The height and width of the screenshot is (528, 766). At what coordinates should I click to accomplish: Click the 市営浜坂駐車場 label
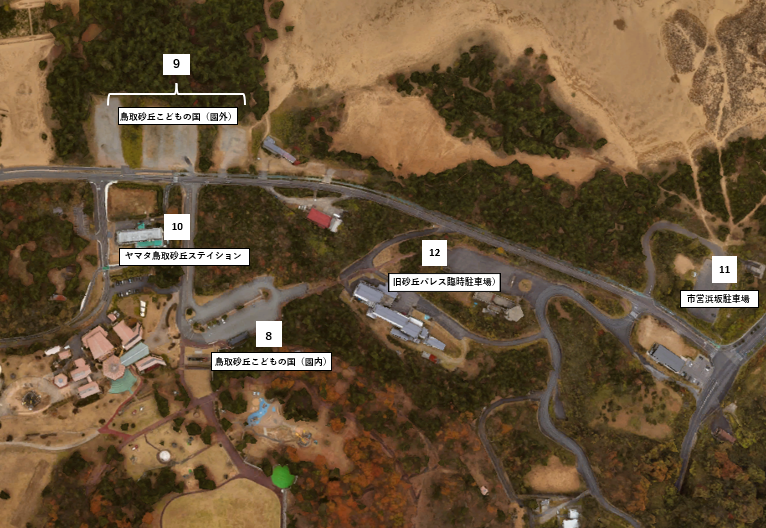720,298
